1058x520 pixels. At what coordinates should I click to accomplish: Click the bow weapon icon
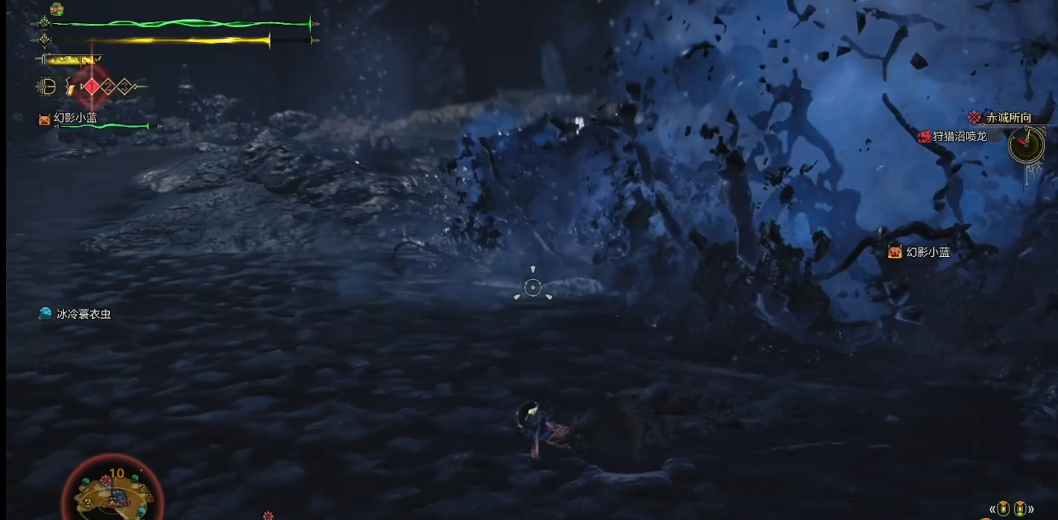pos(46,87)
